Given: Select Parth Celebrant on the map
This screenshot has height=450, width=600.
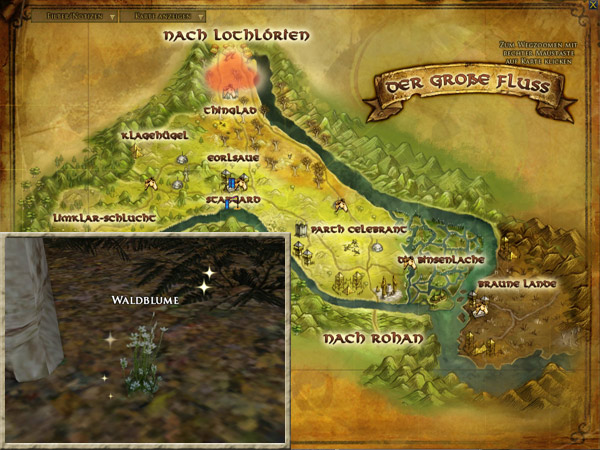Looking at the screenshot, I should pyautogui.click(x=357, y=229).
